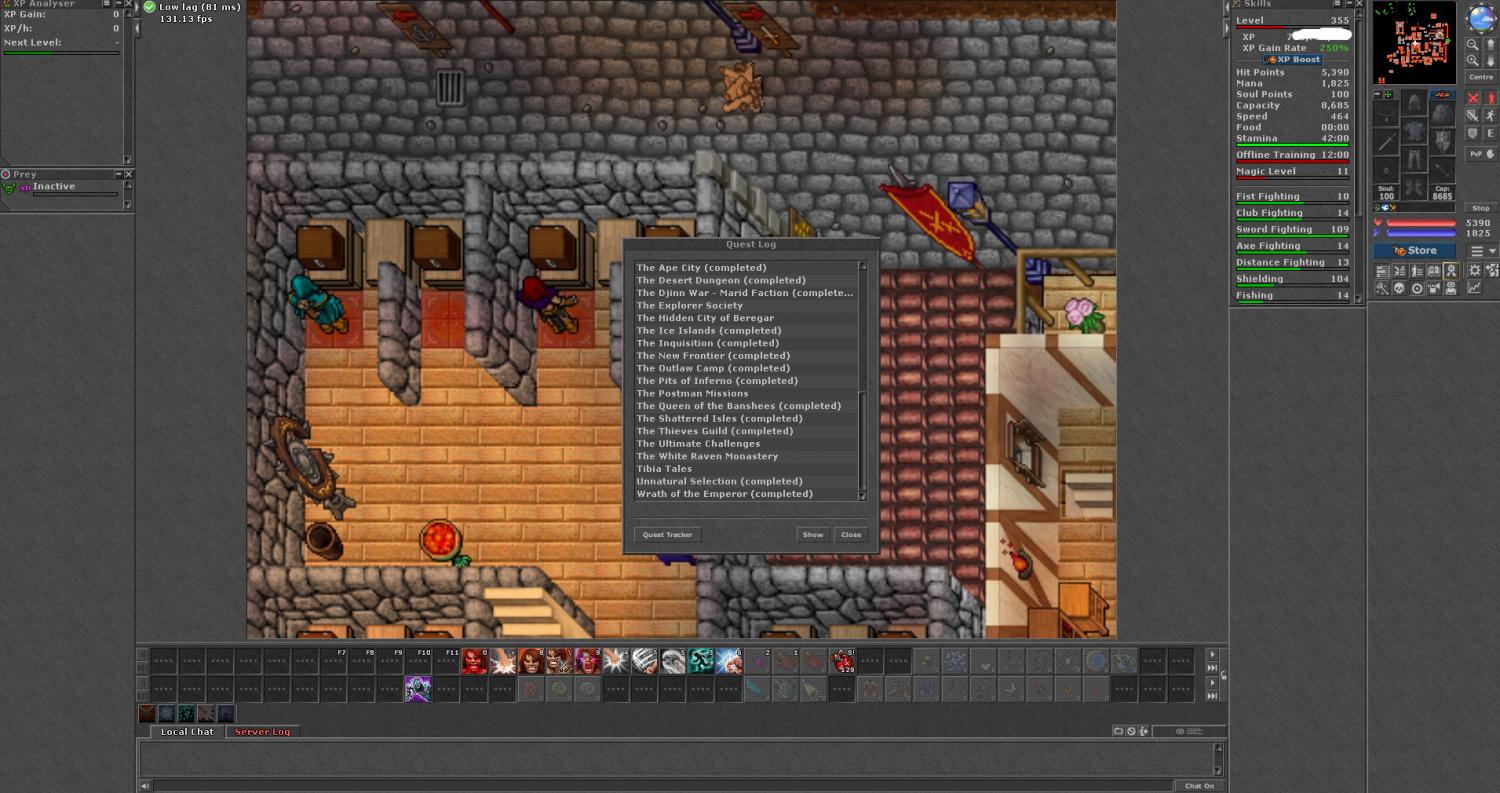1500x793 pixels.
Task: Switch to the Server Log chat tab
Action: 262,732
